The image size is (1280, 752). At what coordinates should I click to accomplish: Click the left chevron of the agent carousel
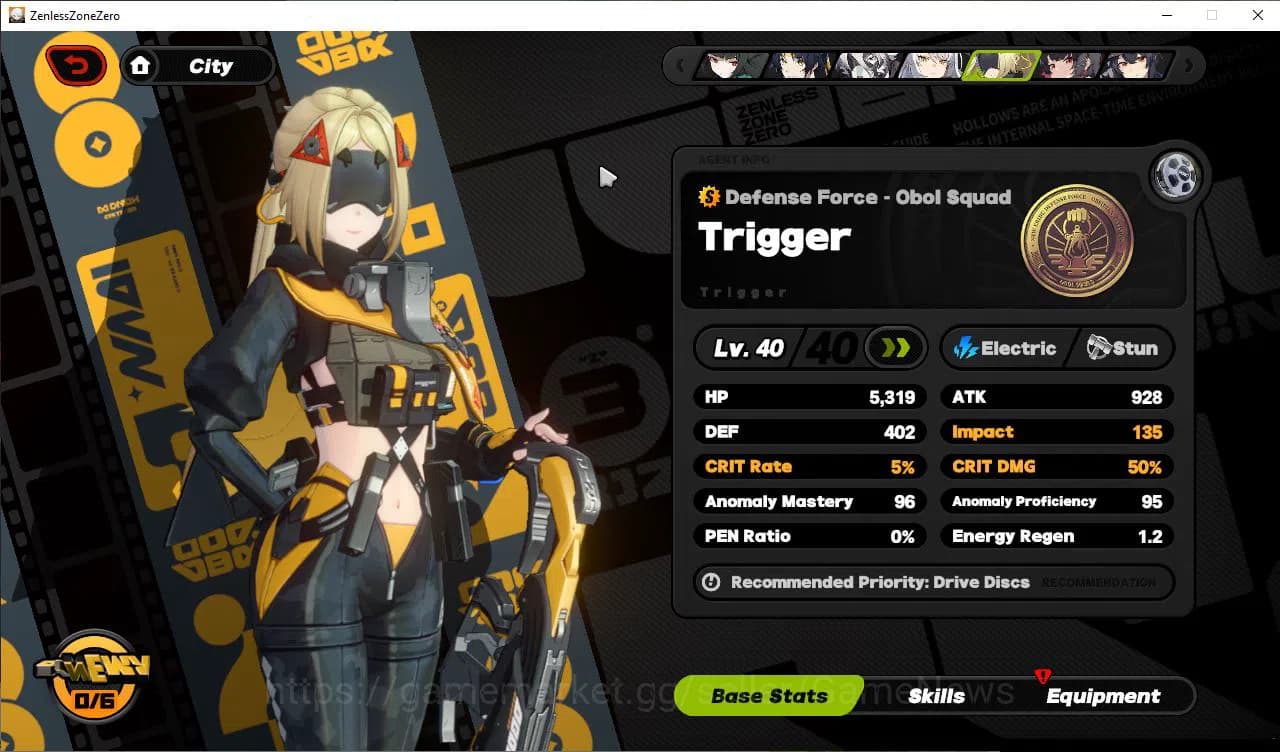coord(682,66)
